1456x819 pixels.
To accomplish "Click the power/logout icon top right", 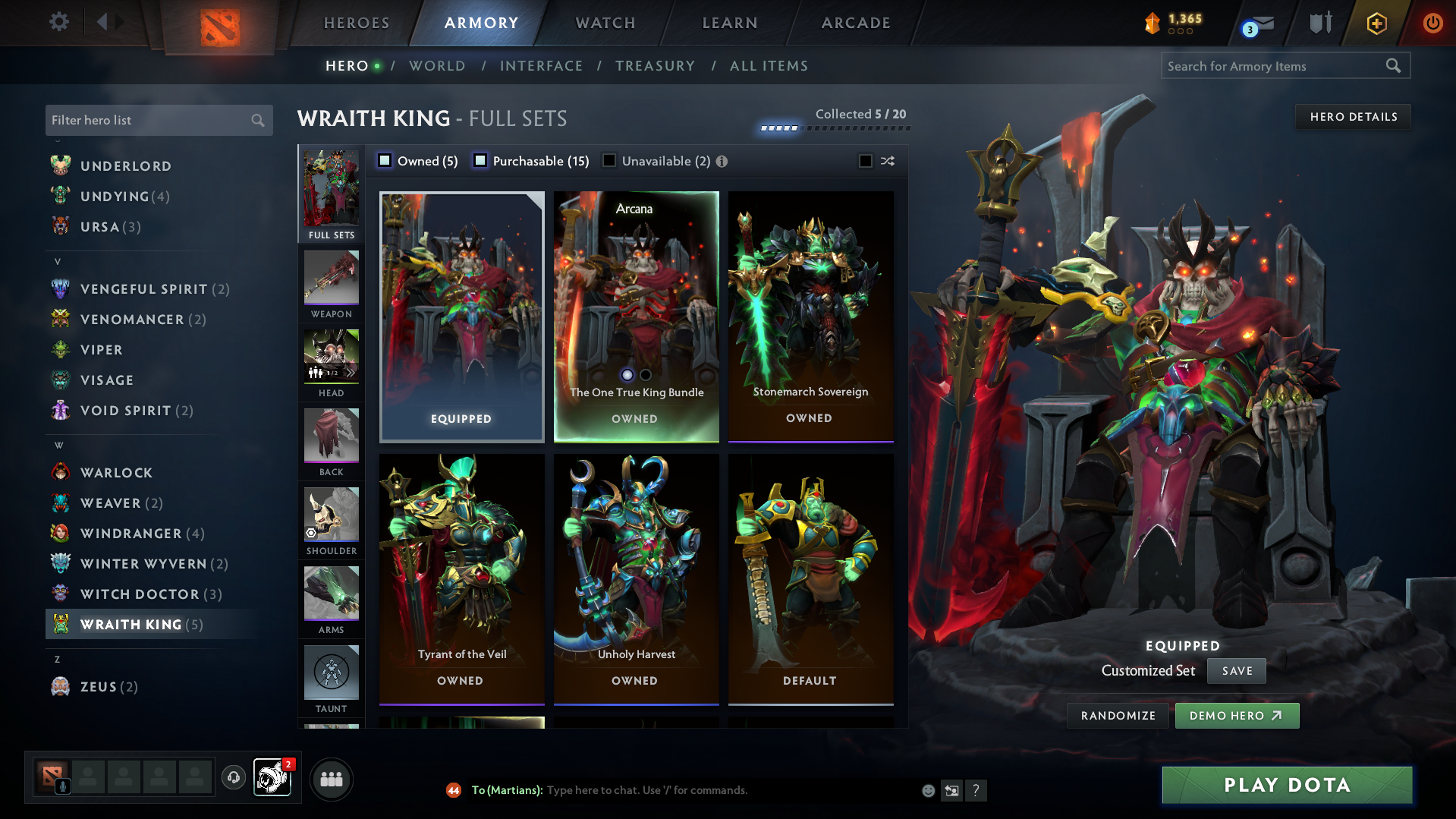I will tap(1432, 24).
